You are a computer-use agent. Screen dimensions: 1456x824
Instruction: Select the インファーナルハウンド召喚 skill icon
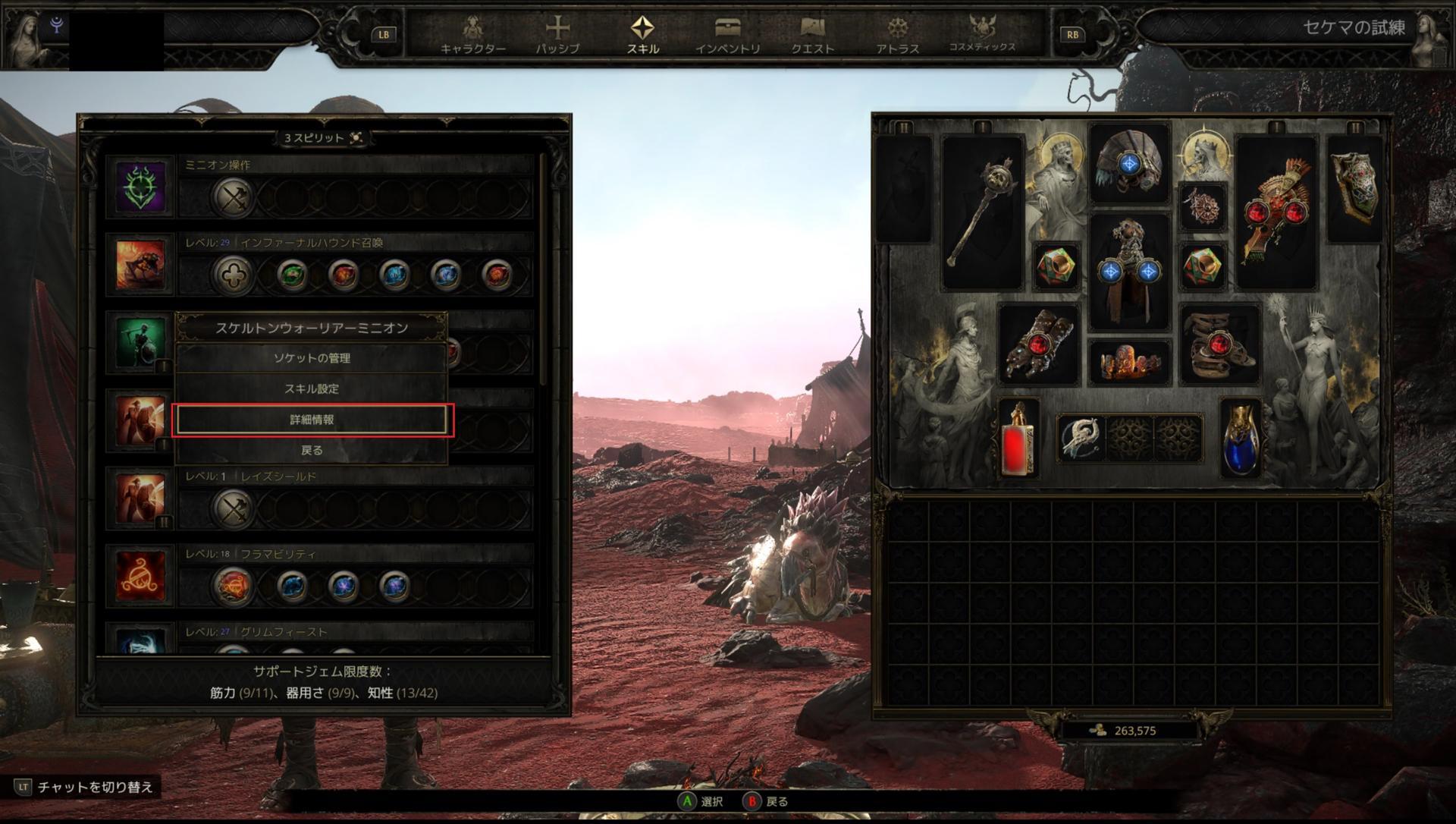click(x=140, y=265)
